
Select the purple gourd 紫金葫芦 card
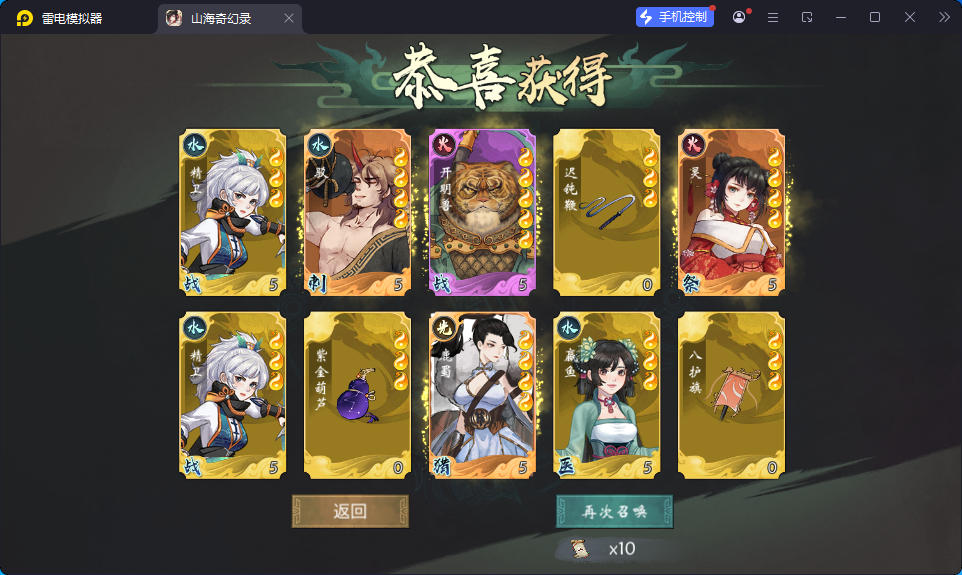click(x=357, y=395)
